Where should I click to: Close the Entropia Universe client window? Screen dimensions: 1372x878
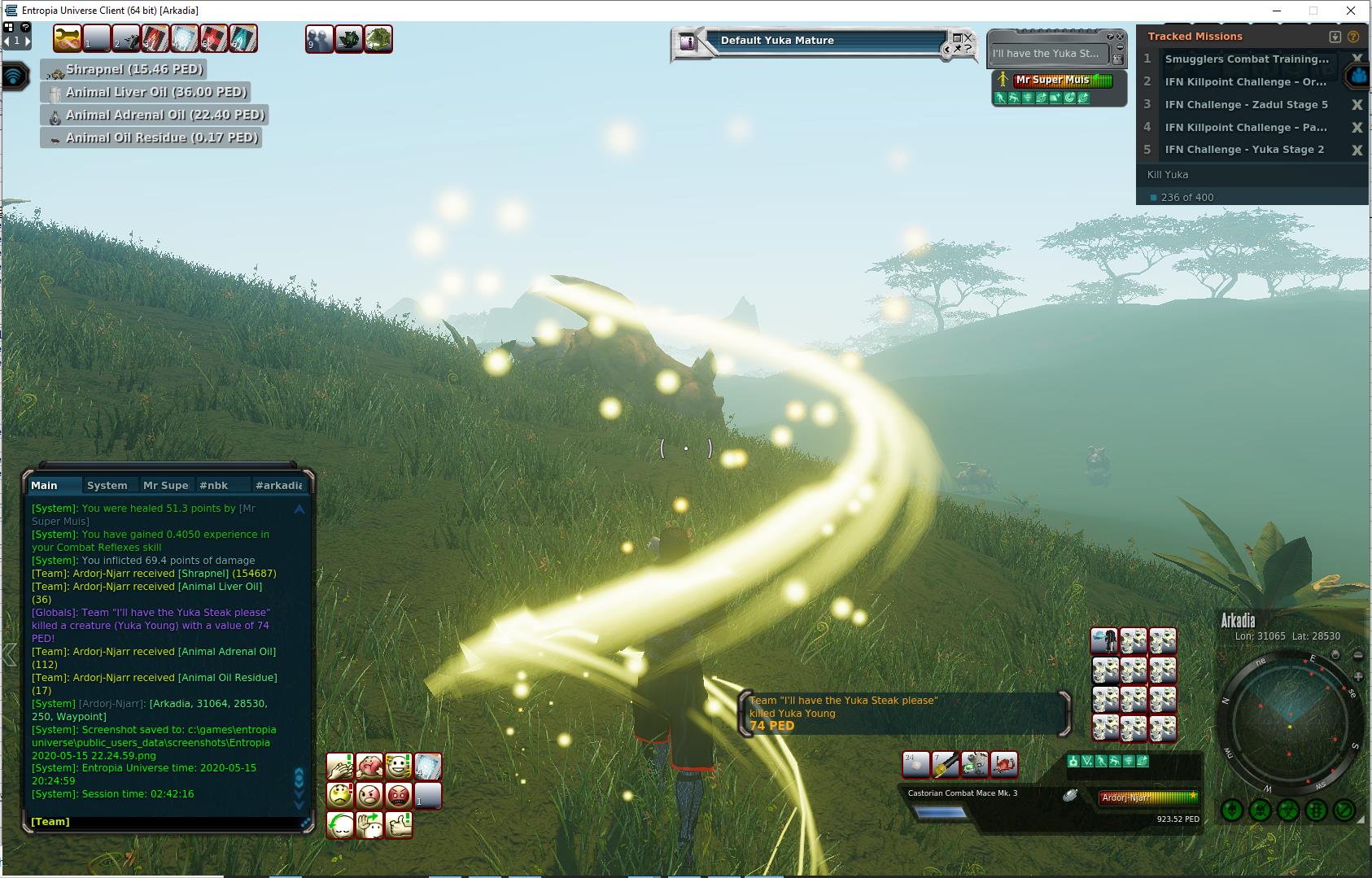[1352, 11]
